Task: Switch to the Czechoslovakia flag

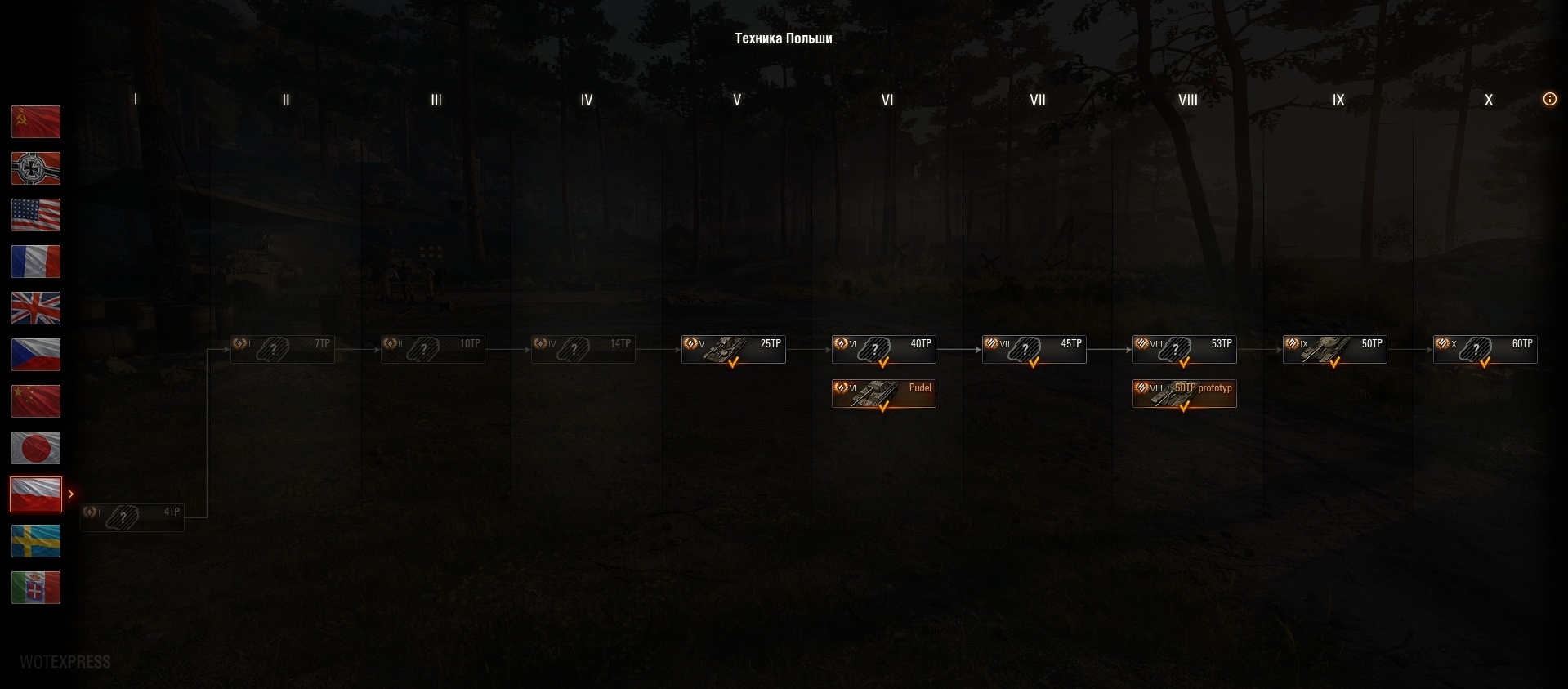Action: [x=36, y=355]
